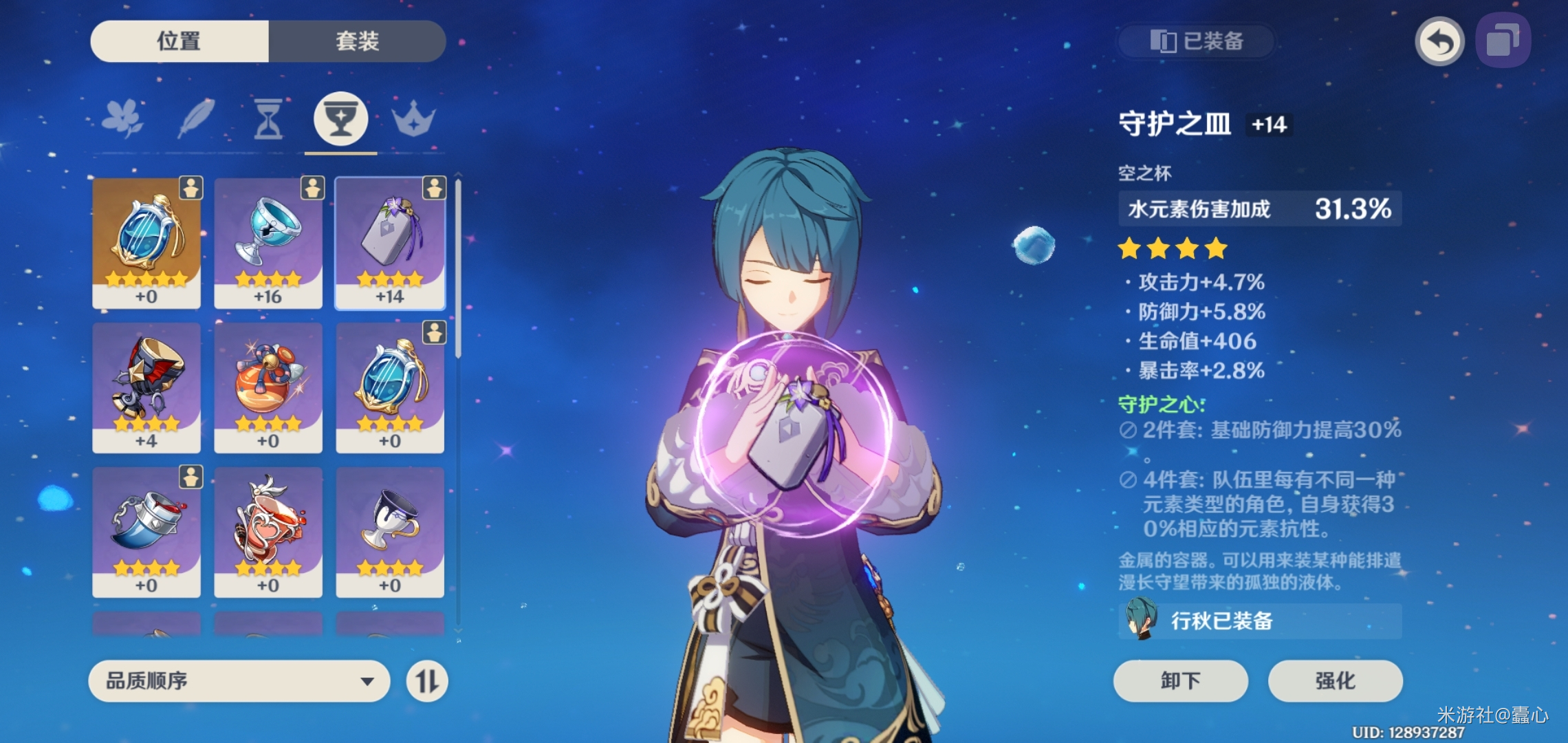Open the 品质顺序 sort dropdown
1568x743 pixels.
(239, 681)
